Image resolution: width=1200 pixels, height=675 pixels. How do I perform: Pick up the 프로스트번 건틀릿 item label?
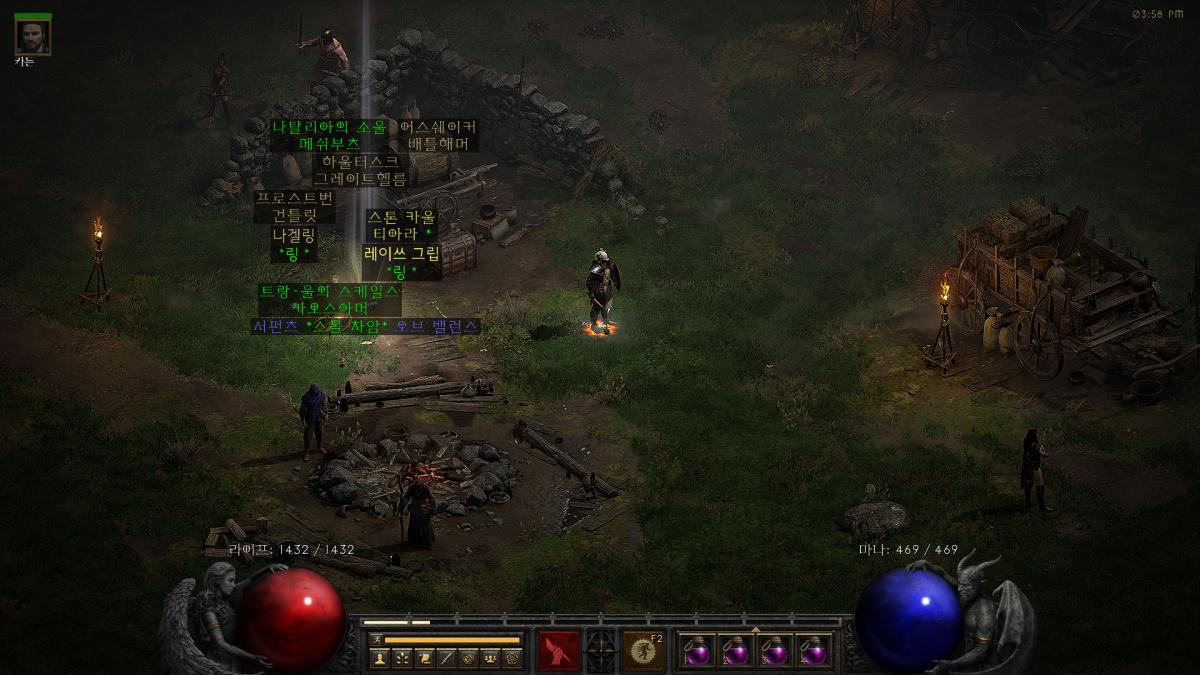tap(294, 206)
